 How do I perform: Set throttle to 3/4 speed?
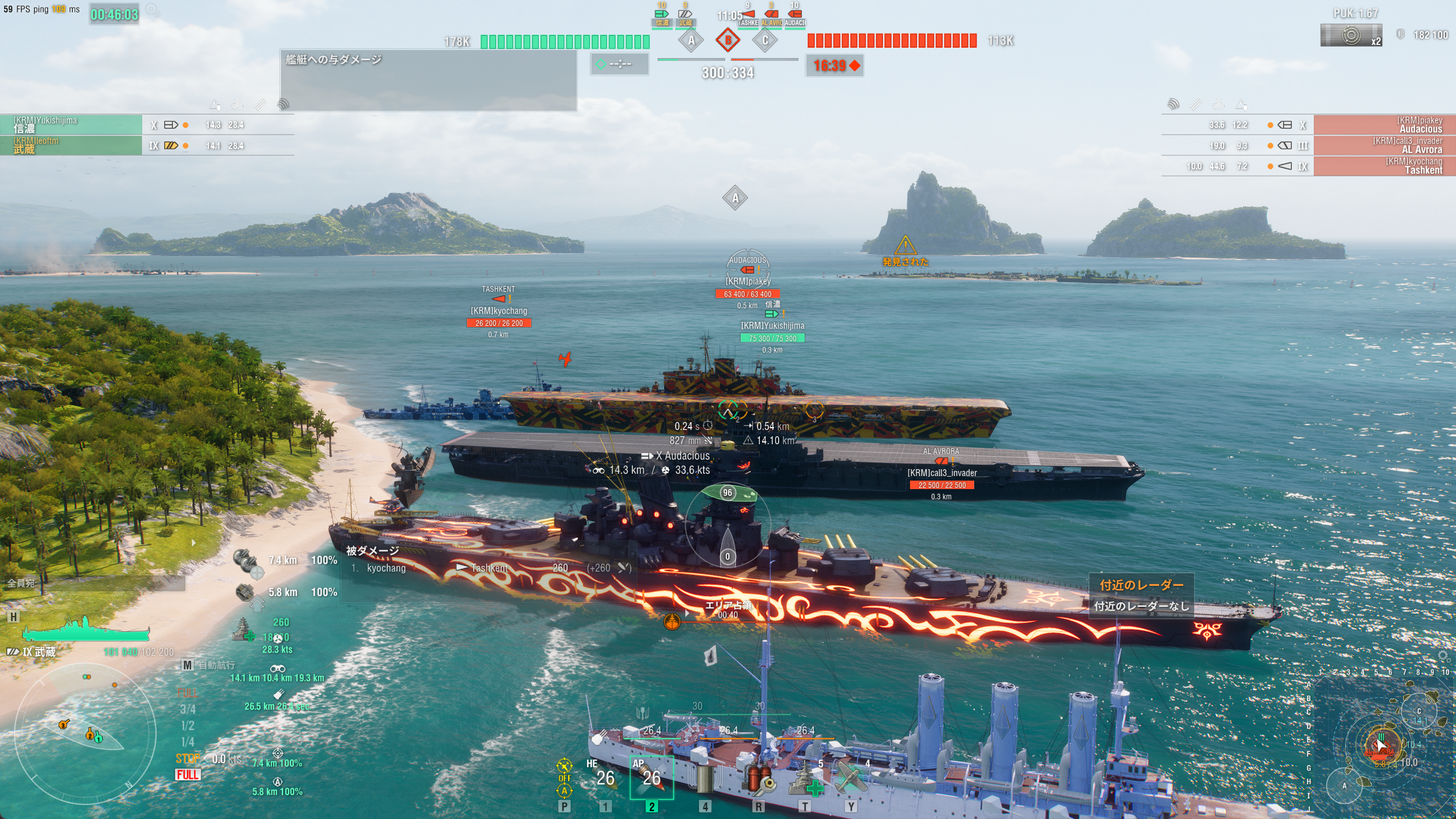coord(188,709)
